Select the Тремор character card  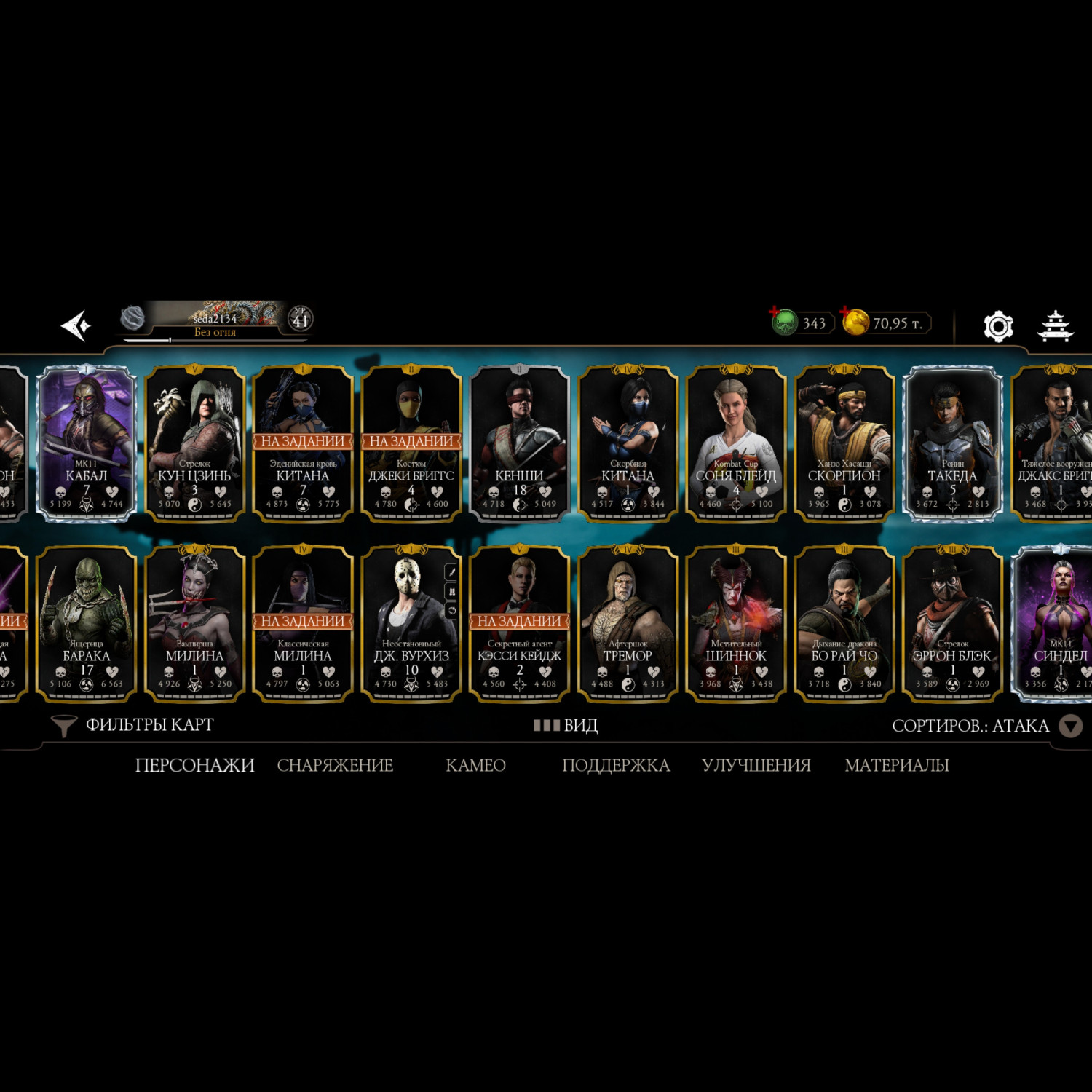click(628, 623)
